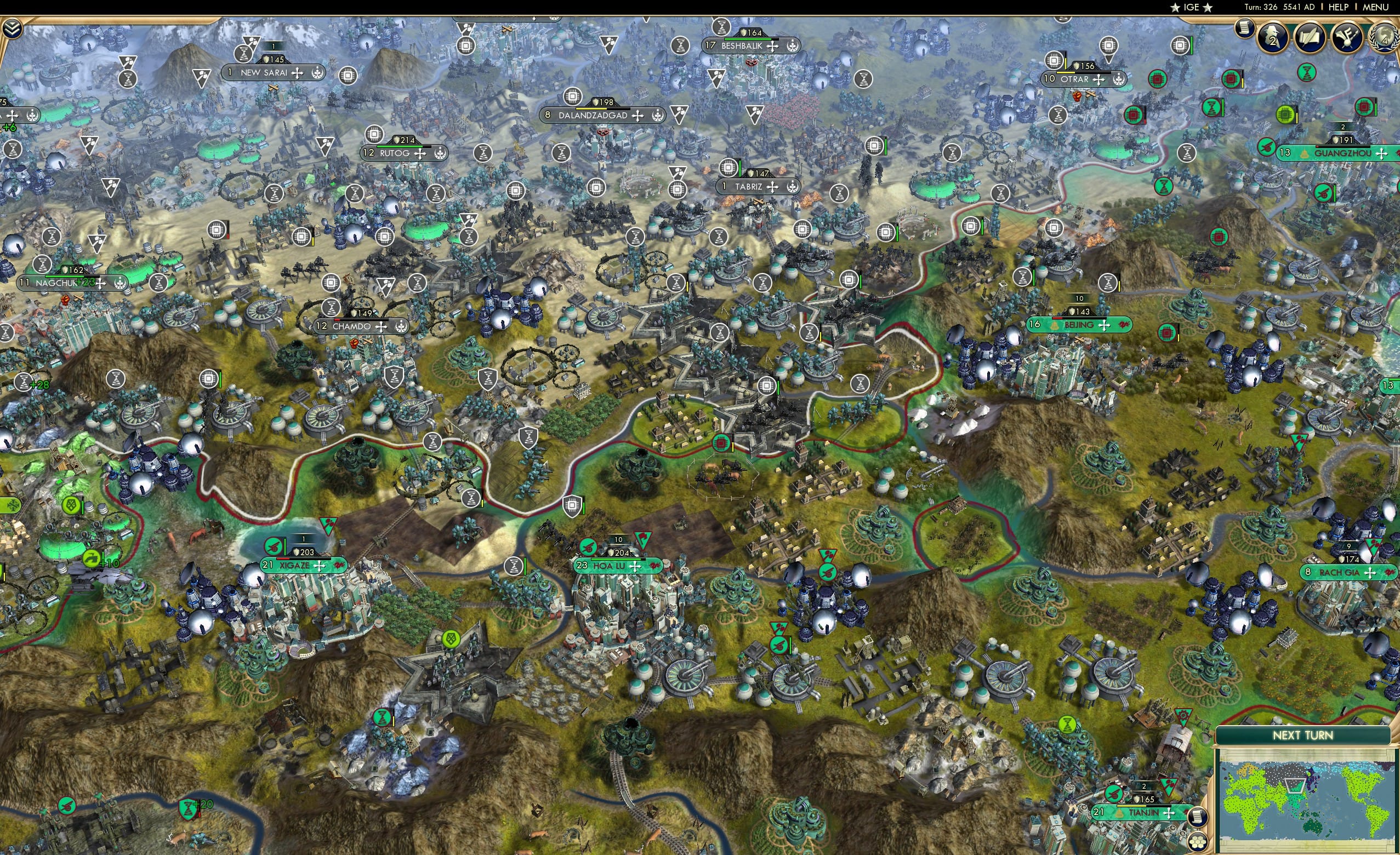Image resolution: width=1400 pixels, height=855 pixels.
Task: Open the HELP menu item
Action: point(1339,7)
